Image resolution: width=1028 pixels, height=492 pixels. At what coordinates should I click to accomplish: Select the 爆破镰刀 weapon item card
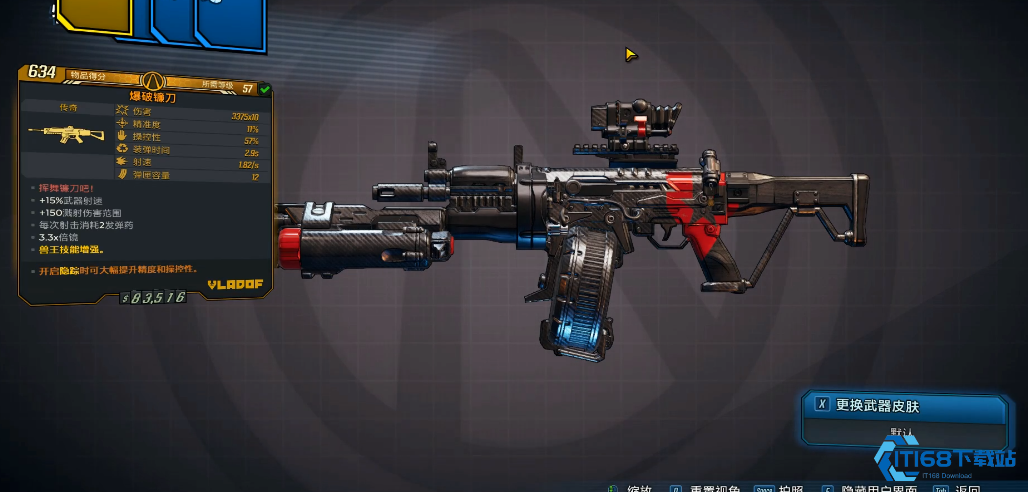[150, 96]
